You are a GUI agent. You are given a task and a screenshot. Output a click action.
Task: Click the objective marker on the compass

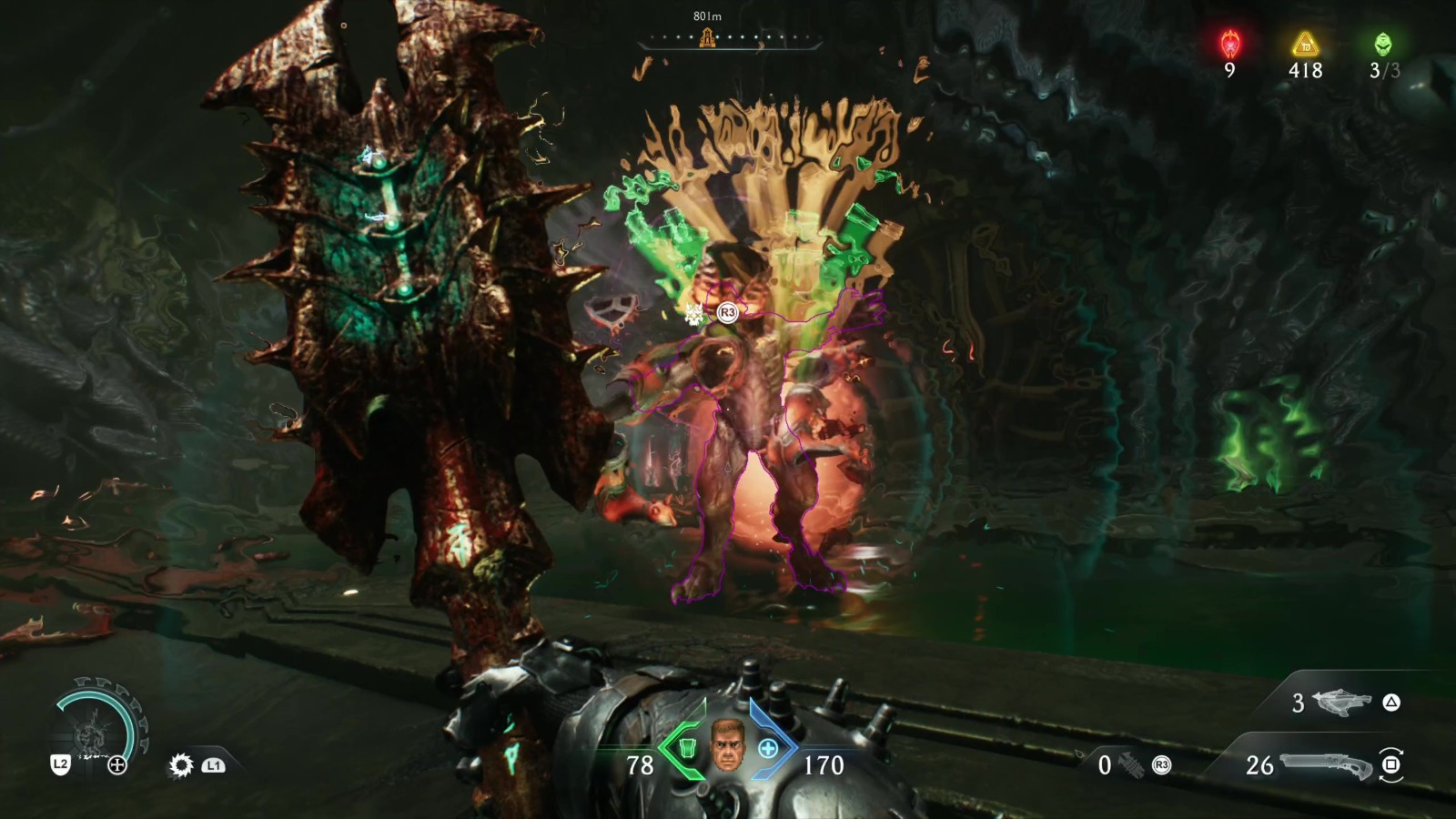click(x=707, y=38)
